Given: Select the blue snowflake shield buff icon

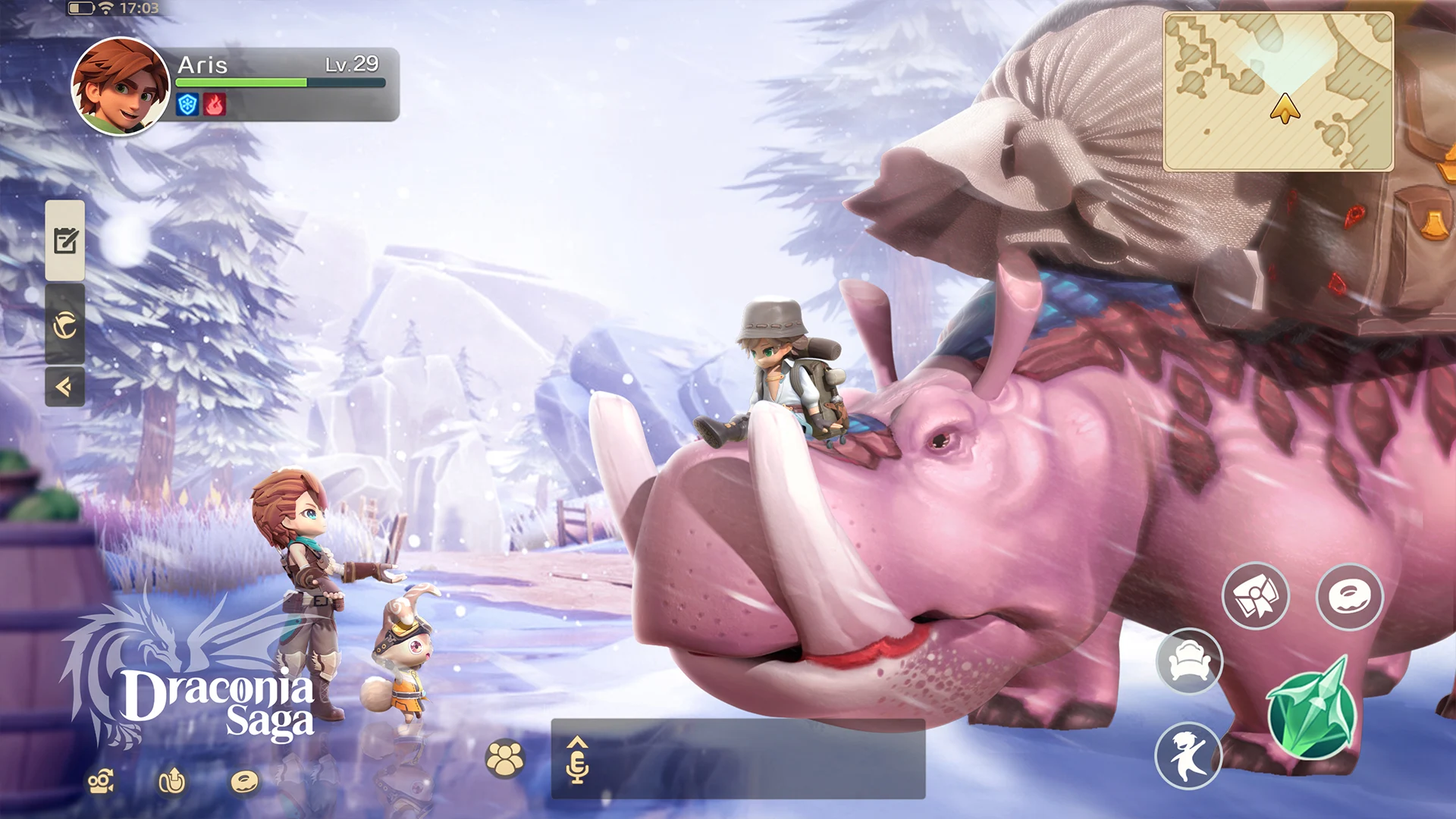Looking at the screenshot, I should (187, 105).
